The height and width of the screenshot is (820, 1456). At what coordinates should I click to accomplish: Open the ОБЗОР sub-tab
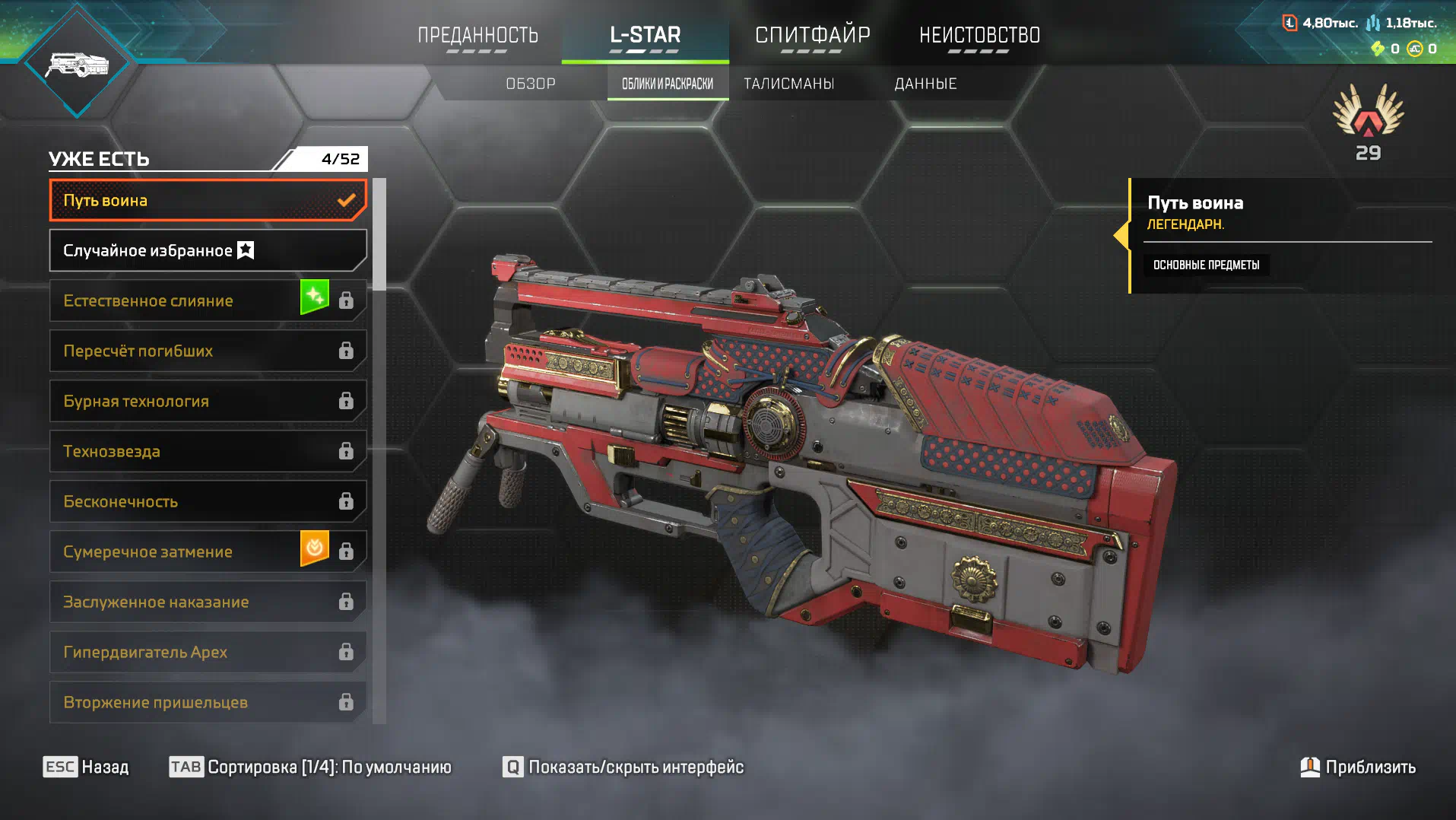(531, 84)
